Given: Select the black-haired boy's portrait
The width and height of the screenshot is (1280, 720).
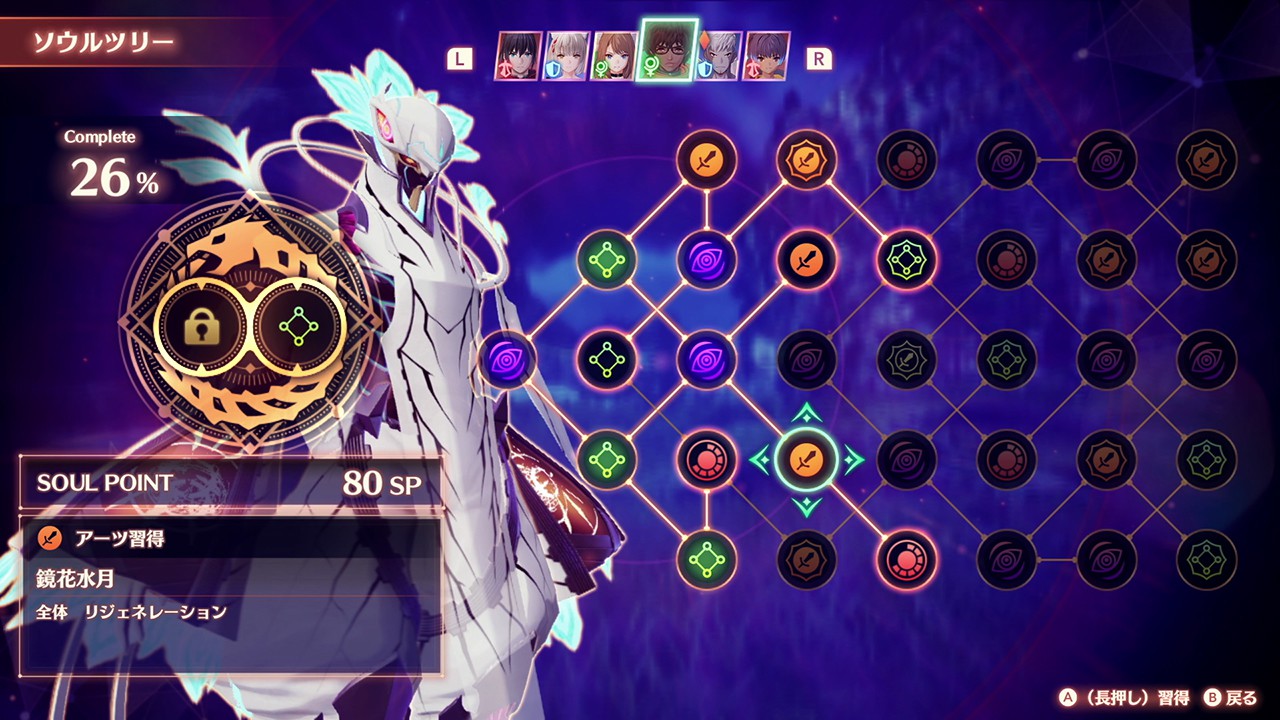Looking at the screenshot, I should [x=518, y=56].
